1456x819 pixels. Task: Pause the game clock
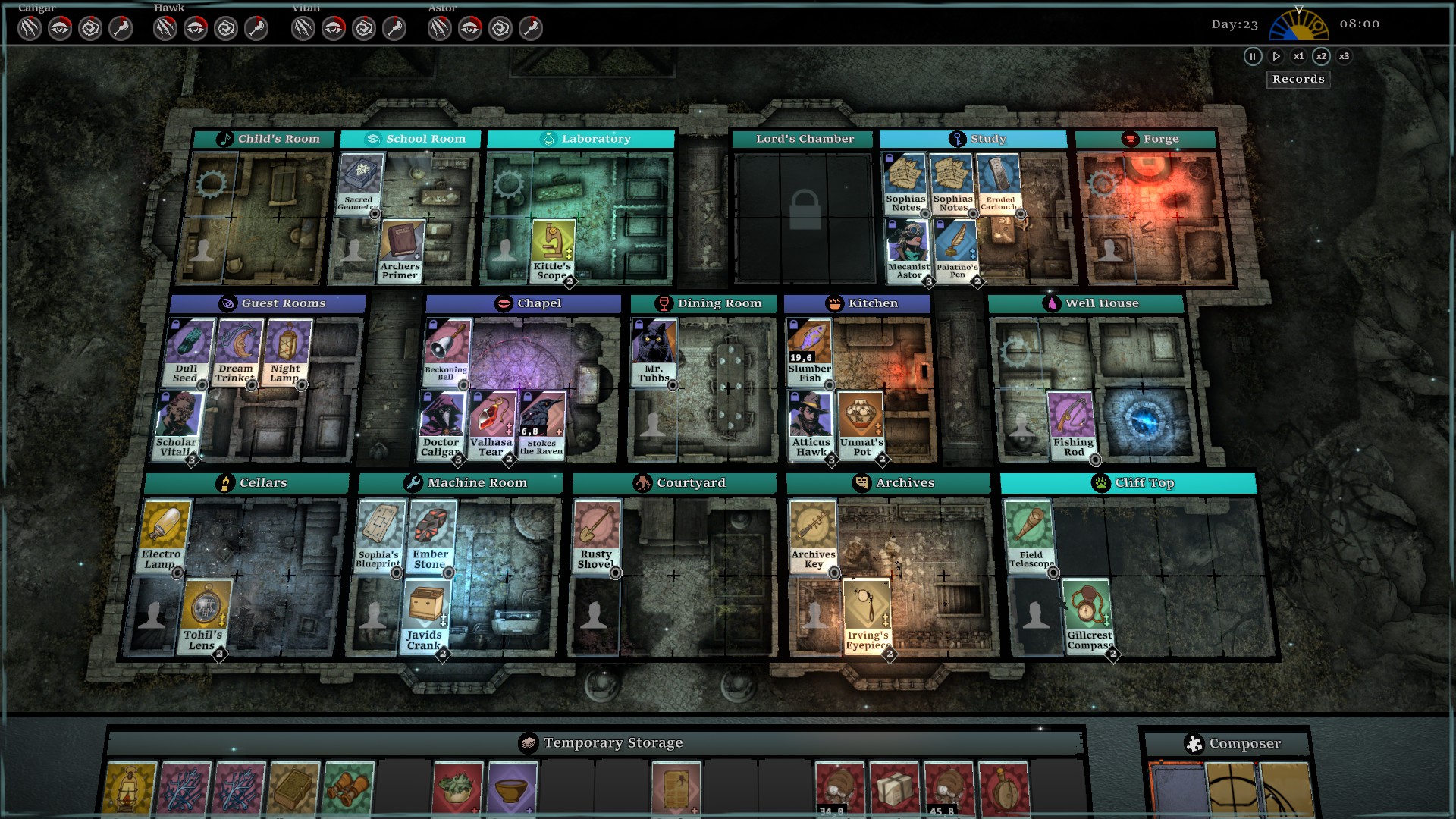coord(1253,56)
